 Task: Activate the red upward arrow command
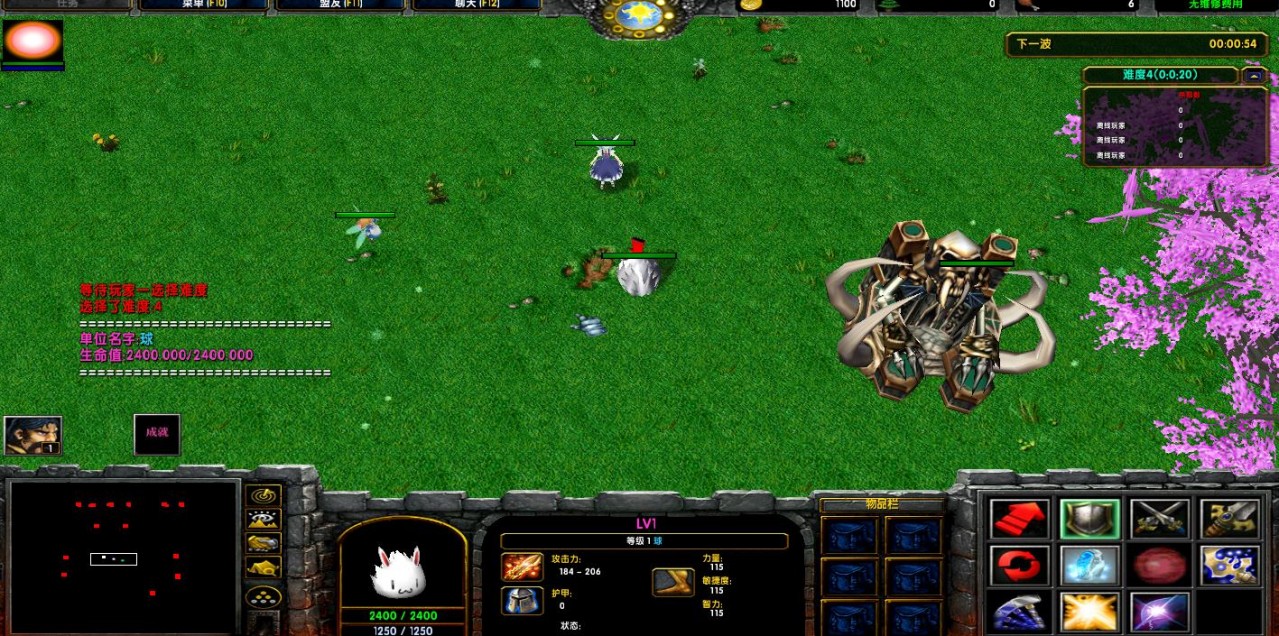click(x=1020, y=518)
